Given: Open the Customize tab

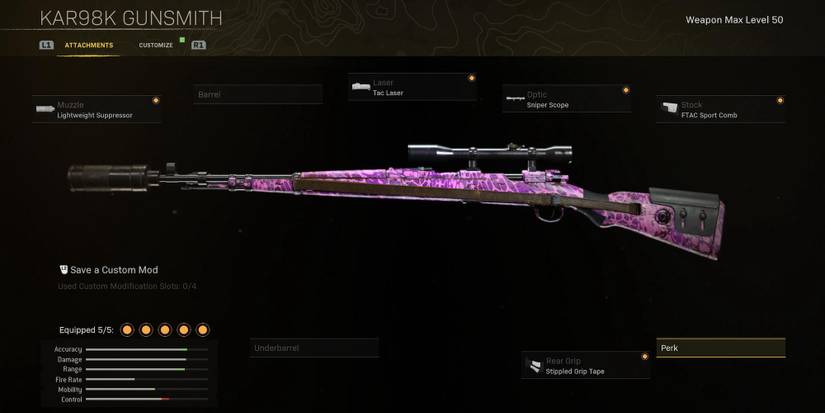Looking at the screenshot, I should point(156,45).
